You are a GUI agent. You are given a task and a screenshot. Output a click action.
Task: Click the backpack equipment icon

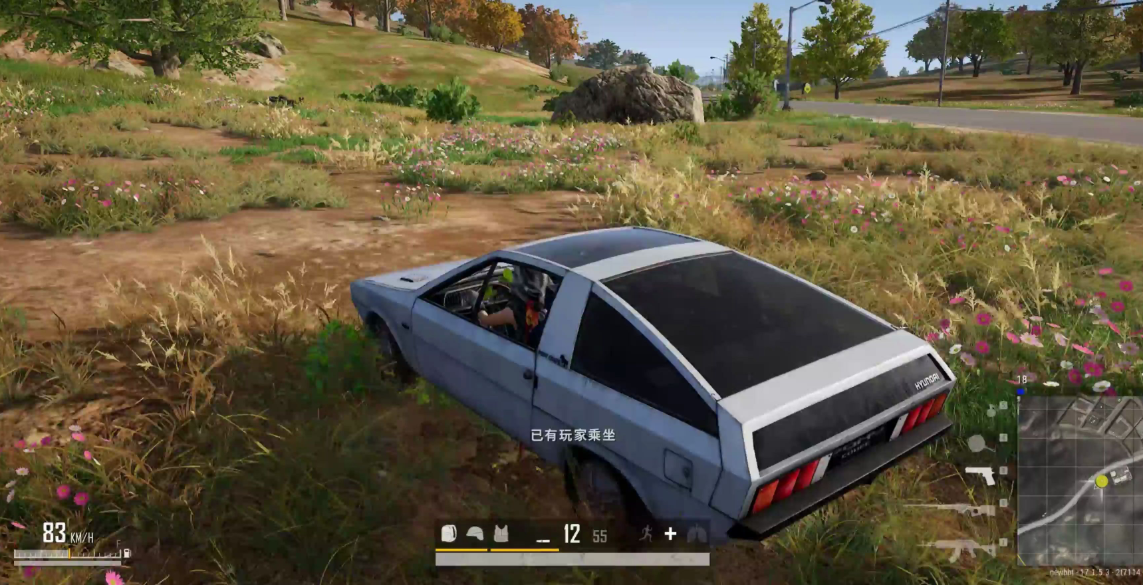point(449,534)
